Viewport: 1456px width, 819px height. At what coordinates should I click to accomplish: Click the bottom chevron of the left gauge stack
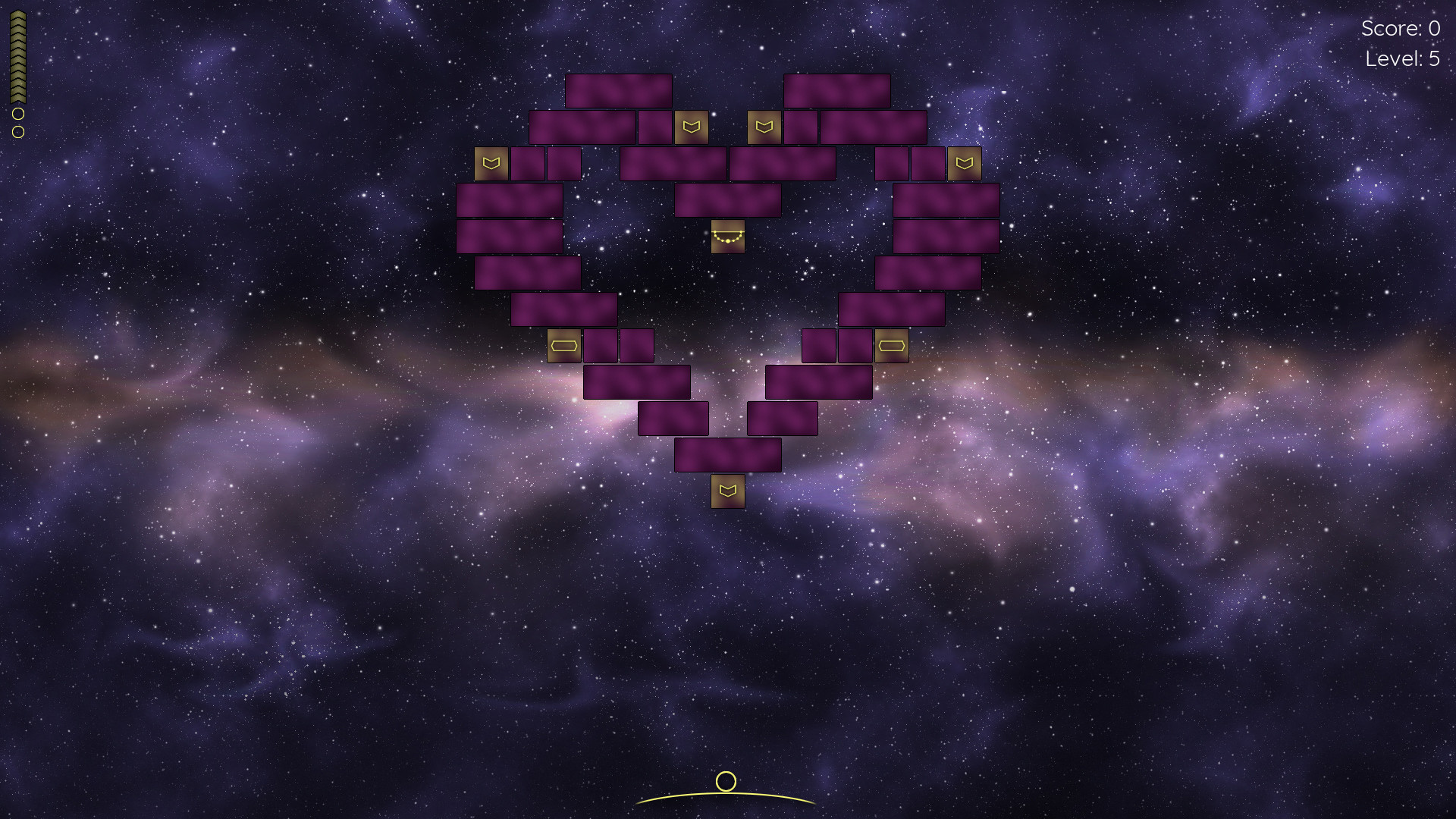click(x=18, y=99)
